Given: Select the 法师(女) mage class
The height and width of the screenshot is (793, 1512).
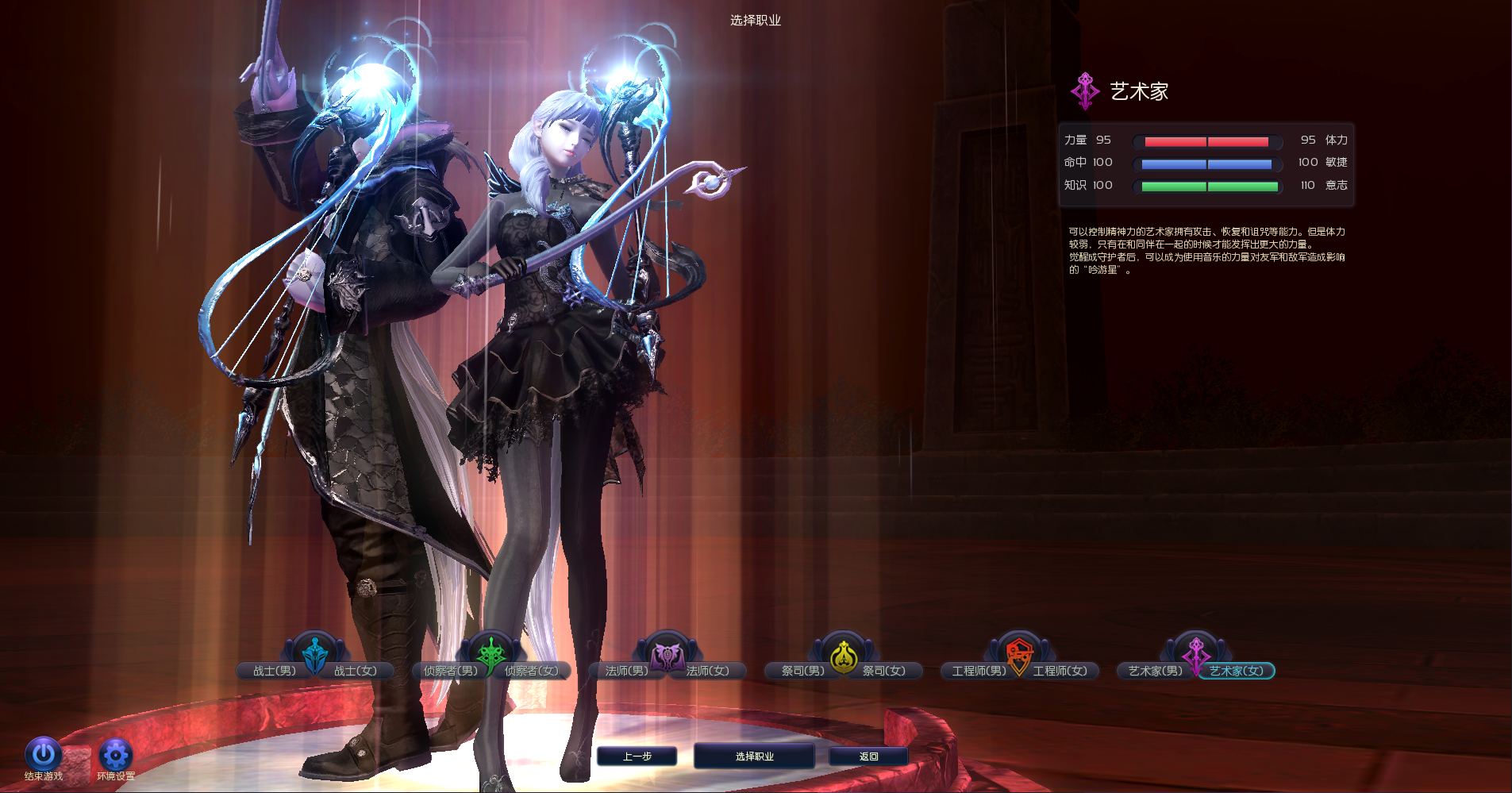Looking at the screenshot, I should point(708,671).
